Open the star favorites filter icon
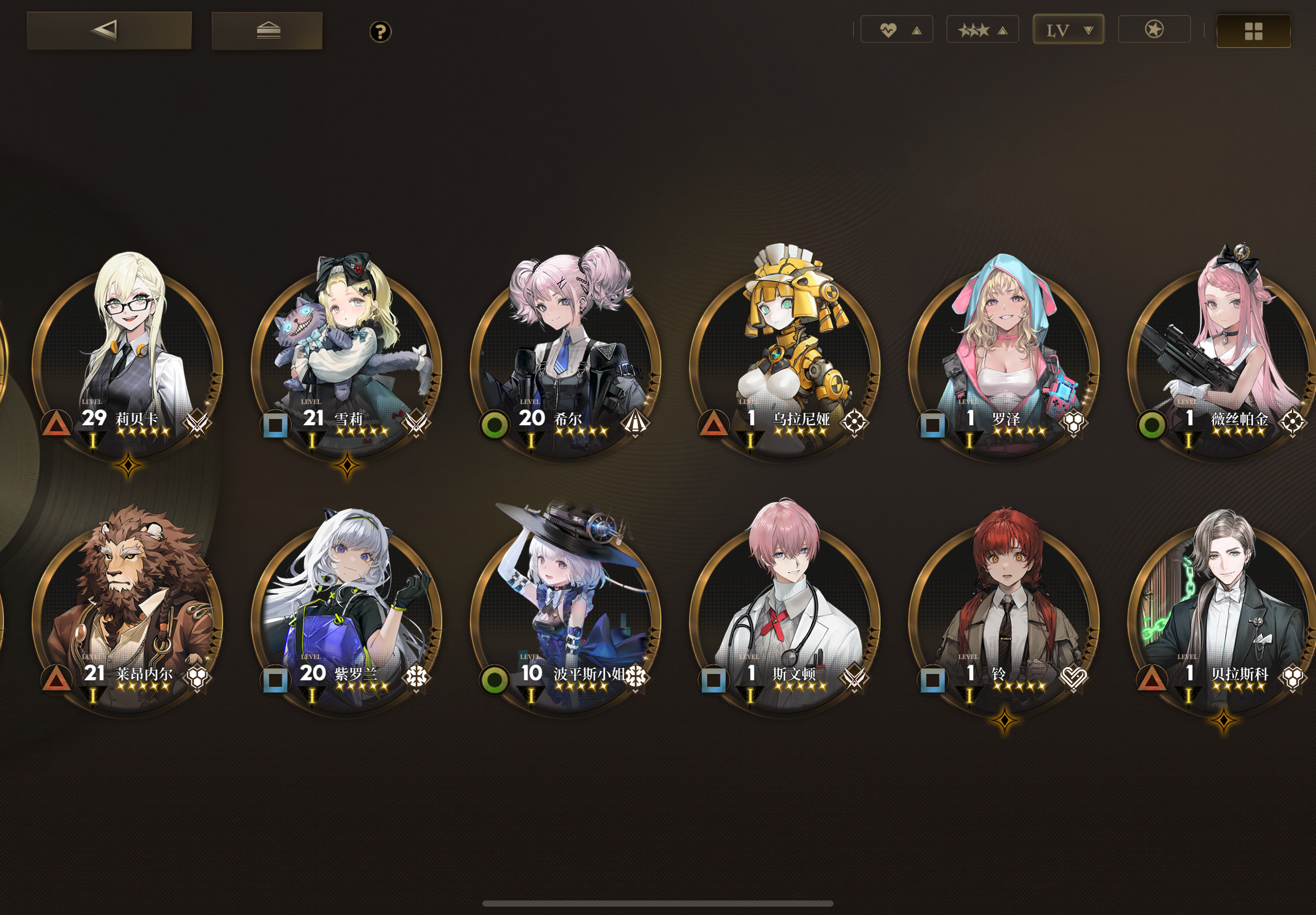The width and height of the screenshot is (1316, 915). pyautogui.click(x=1154, y=28)
